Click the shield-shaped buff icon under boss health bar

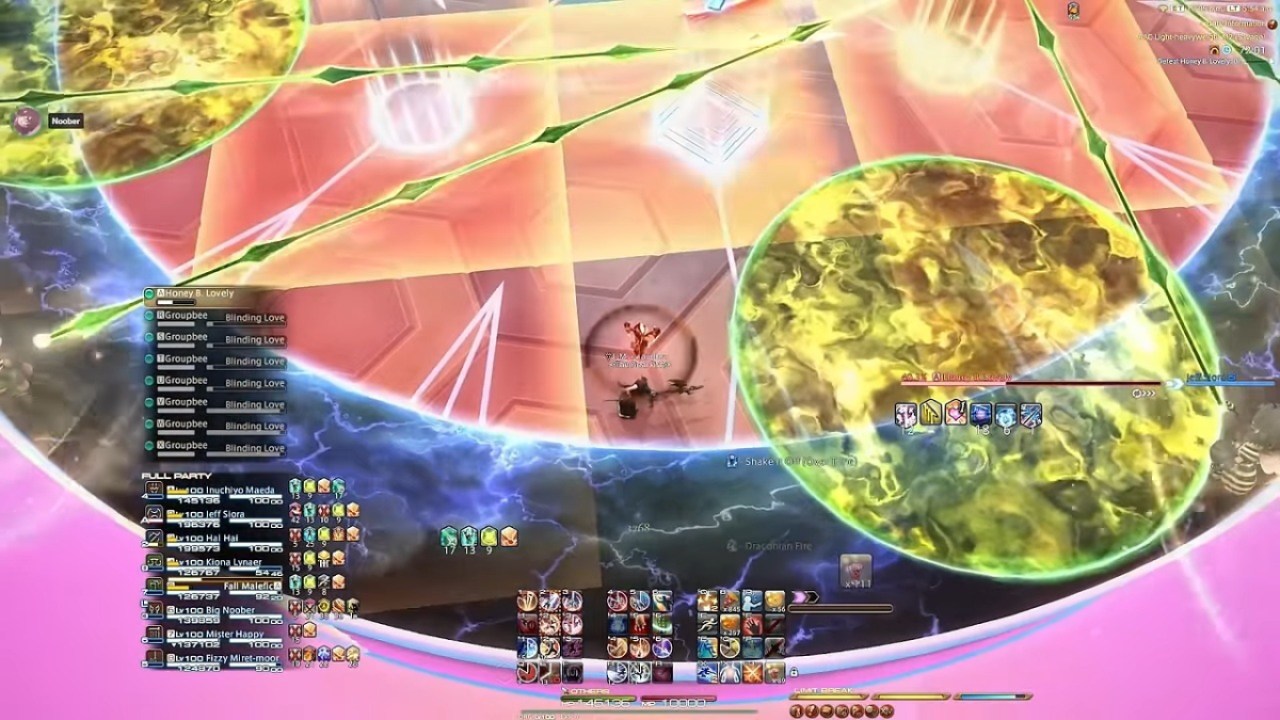pos(931,412)
